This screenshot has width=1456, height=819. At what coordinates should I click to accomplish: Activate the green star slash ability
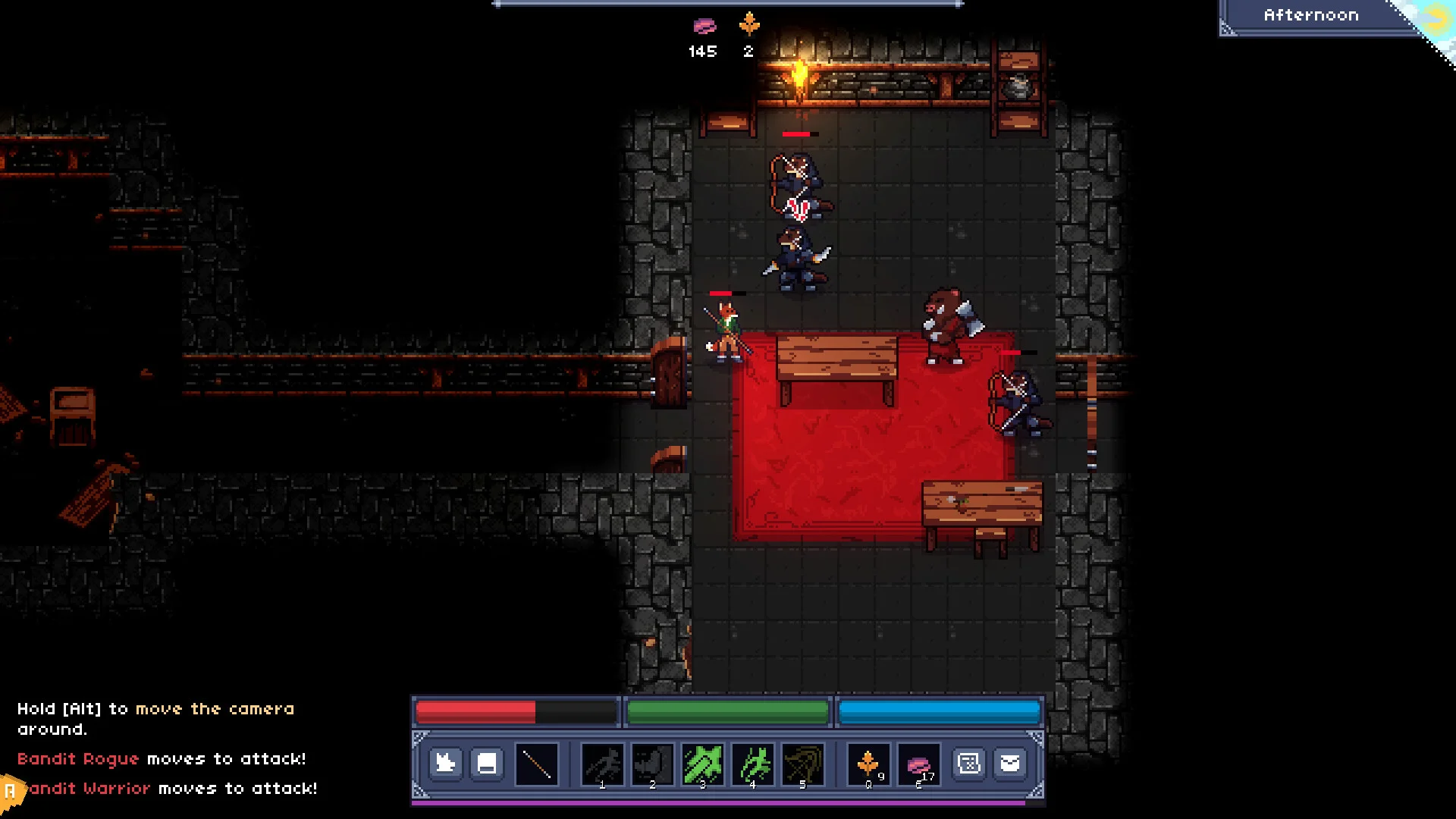[x=703, y=764]
